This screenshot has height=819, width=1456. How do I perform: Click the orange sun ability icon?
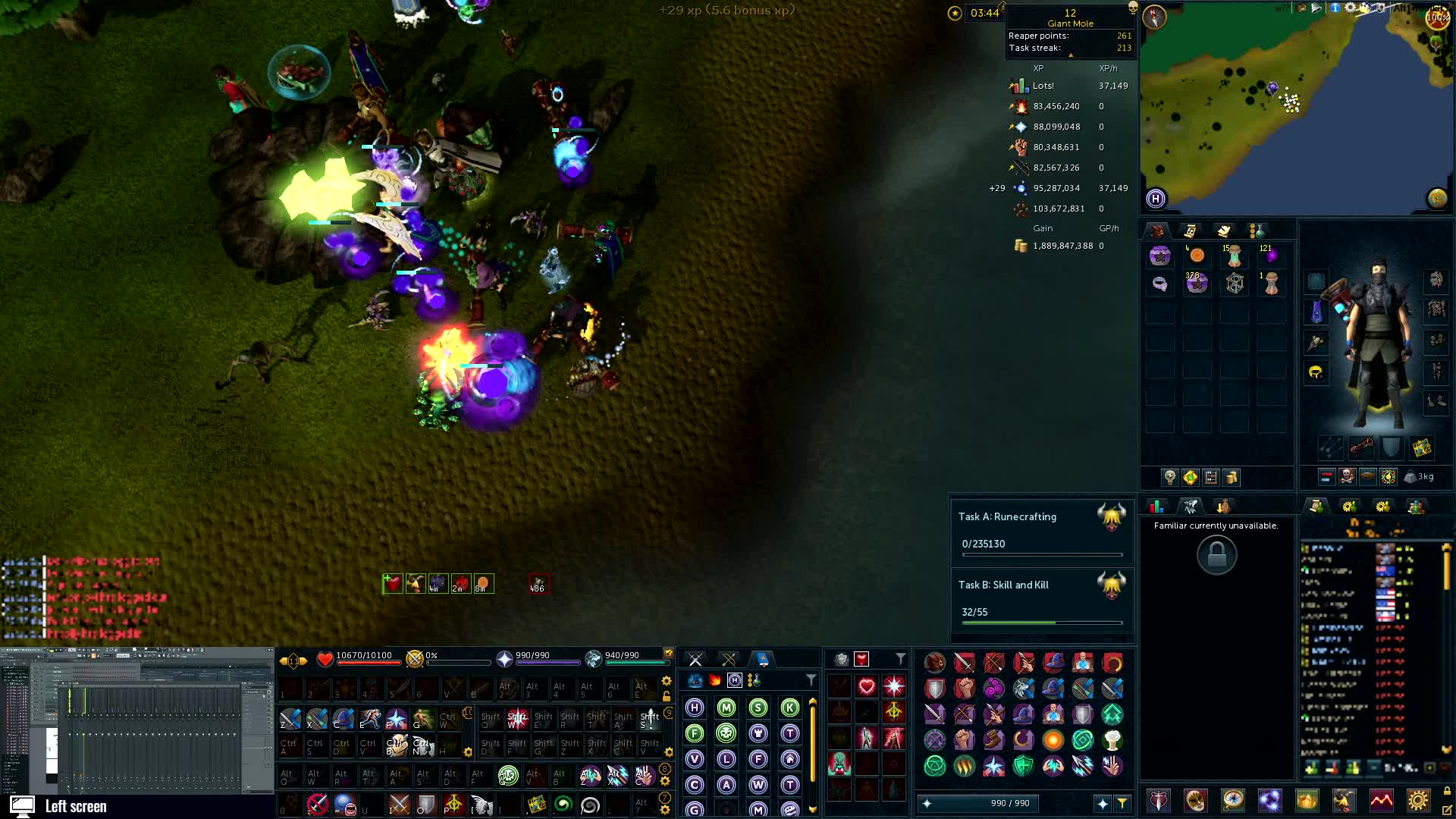tap(1053, 739)
